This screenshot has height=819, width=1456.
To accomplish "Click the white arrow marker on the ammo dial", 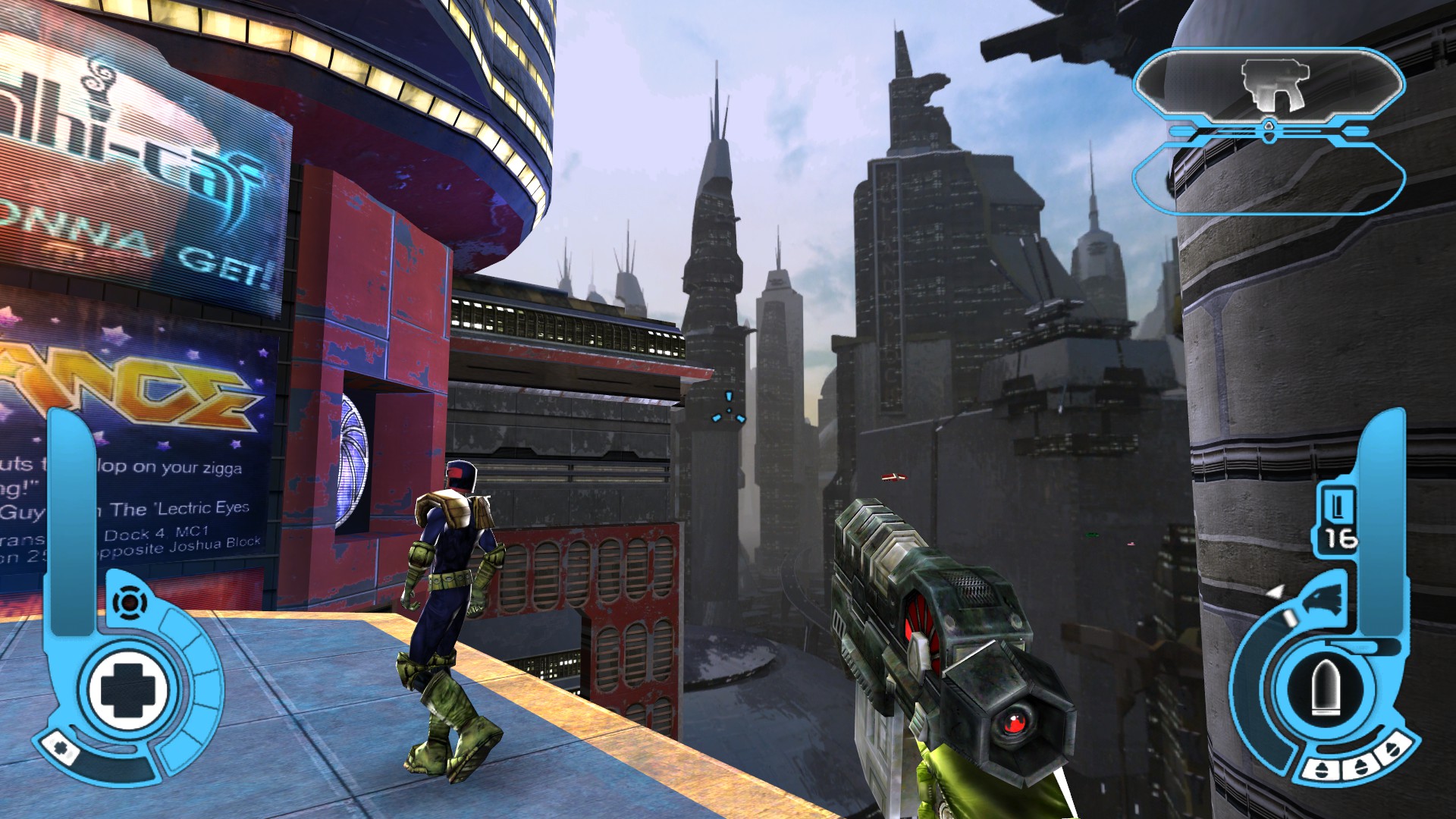I will click(x=1276, y=590).
